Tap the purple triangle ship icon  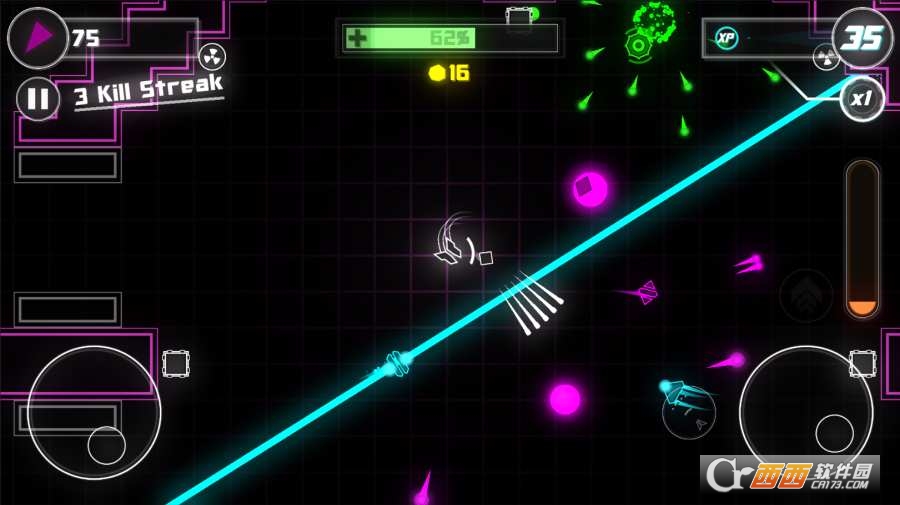38,38
